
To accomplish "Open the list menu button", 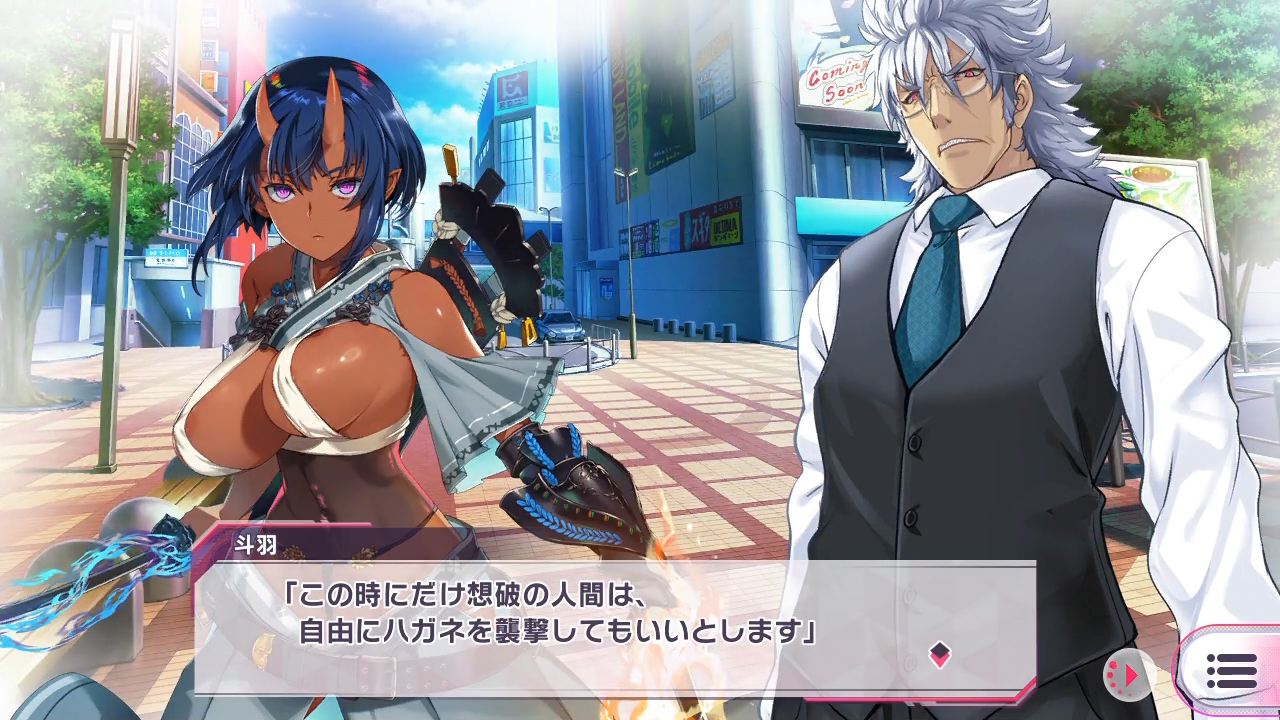I will tap(1232, 671).
